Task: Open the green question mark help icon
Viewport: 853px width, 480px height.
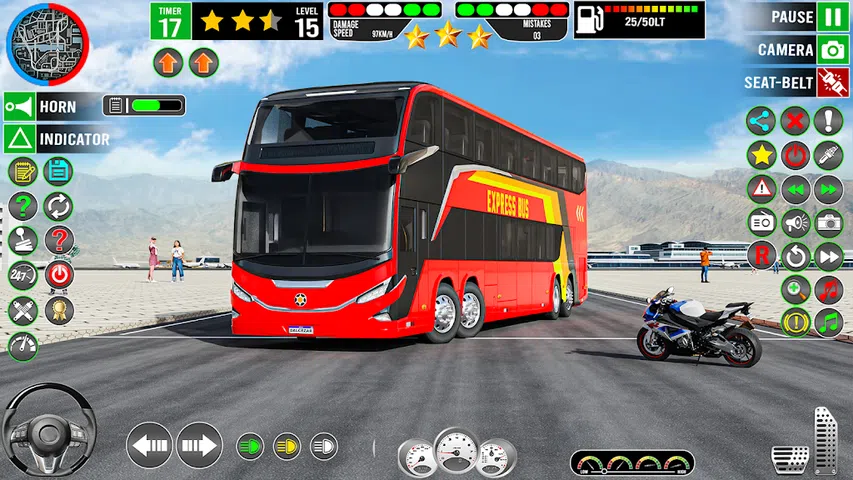Action: pos(23,206)
